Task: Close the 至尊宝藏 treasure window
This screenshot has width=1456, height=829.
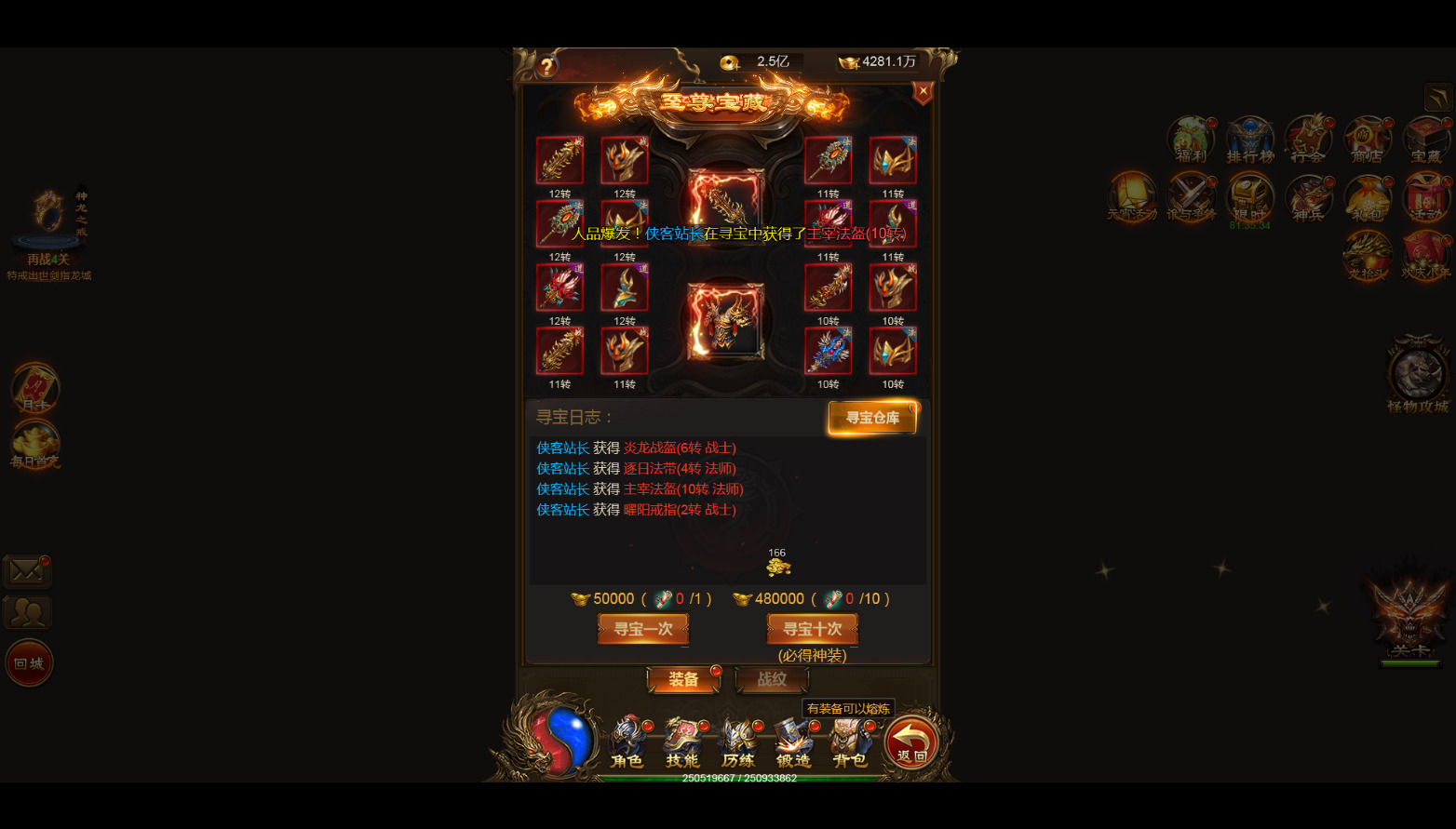Action: (923, 91)
